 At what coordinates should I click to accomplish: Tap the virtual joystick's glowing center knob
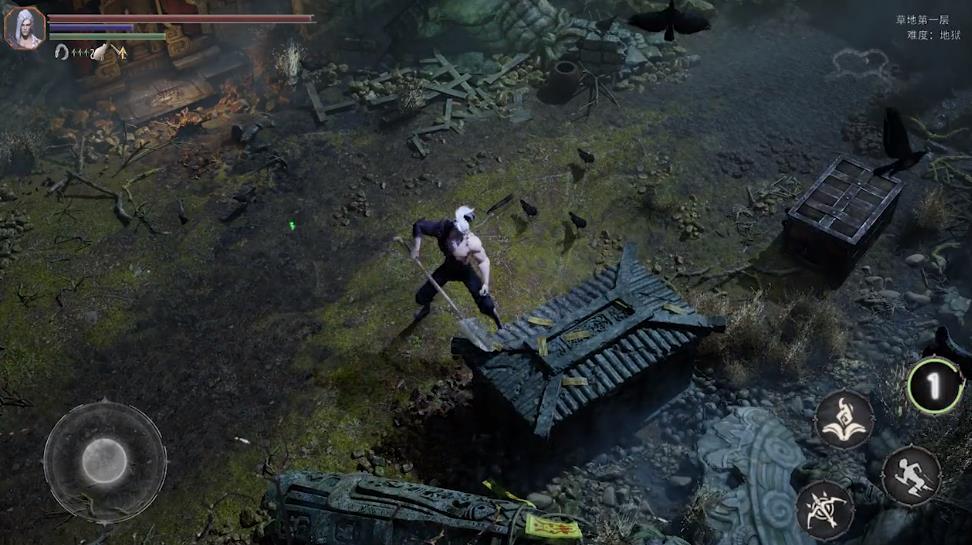click(x=104, y=461)
